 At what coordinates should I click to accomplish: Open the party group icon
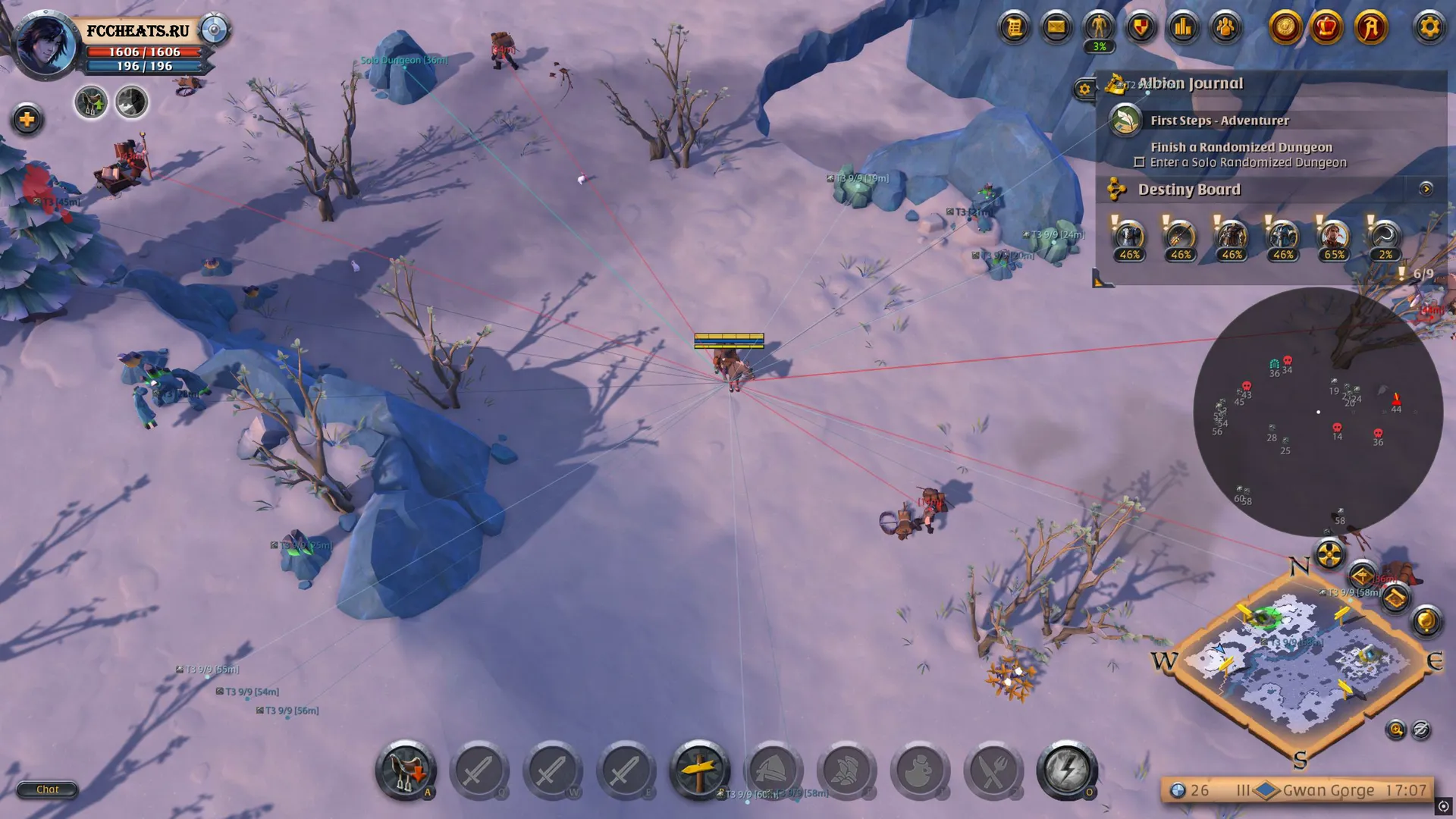click(x=1225, y=28)
